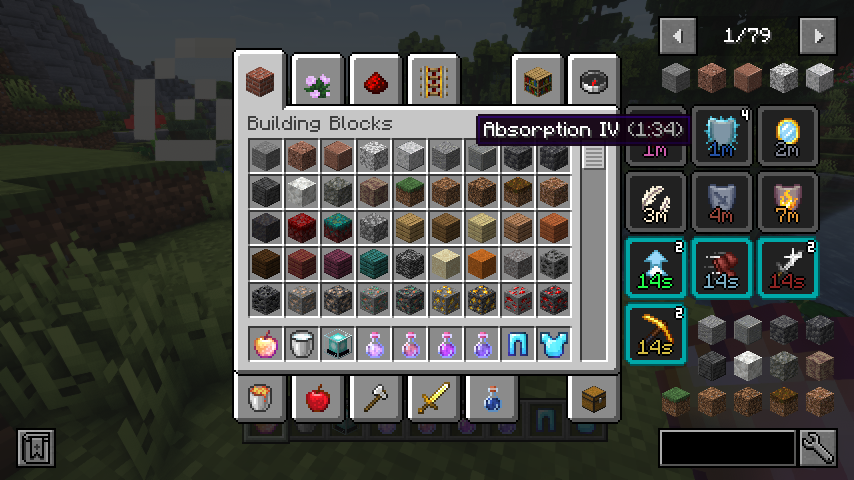The height and width of the screenshot is (480, 854).
Task: Choose the beacon in the hotbar
Action: (337, 345)
